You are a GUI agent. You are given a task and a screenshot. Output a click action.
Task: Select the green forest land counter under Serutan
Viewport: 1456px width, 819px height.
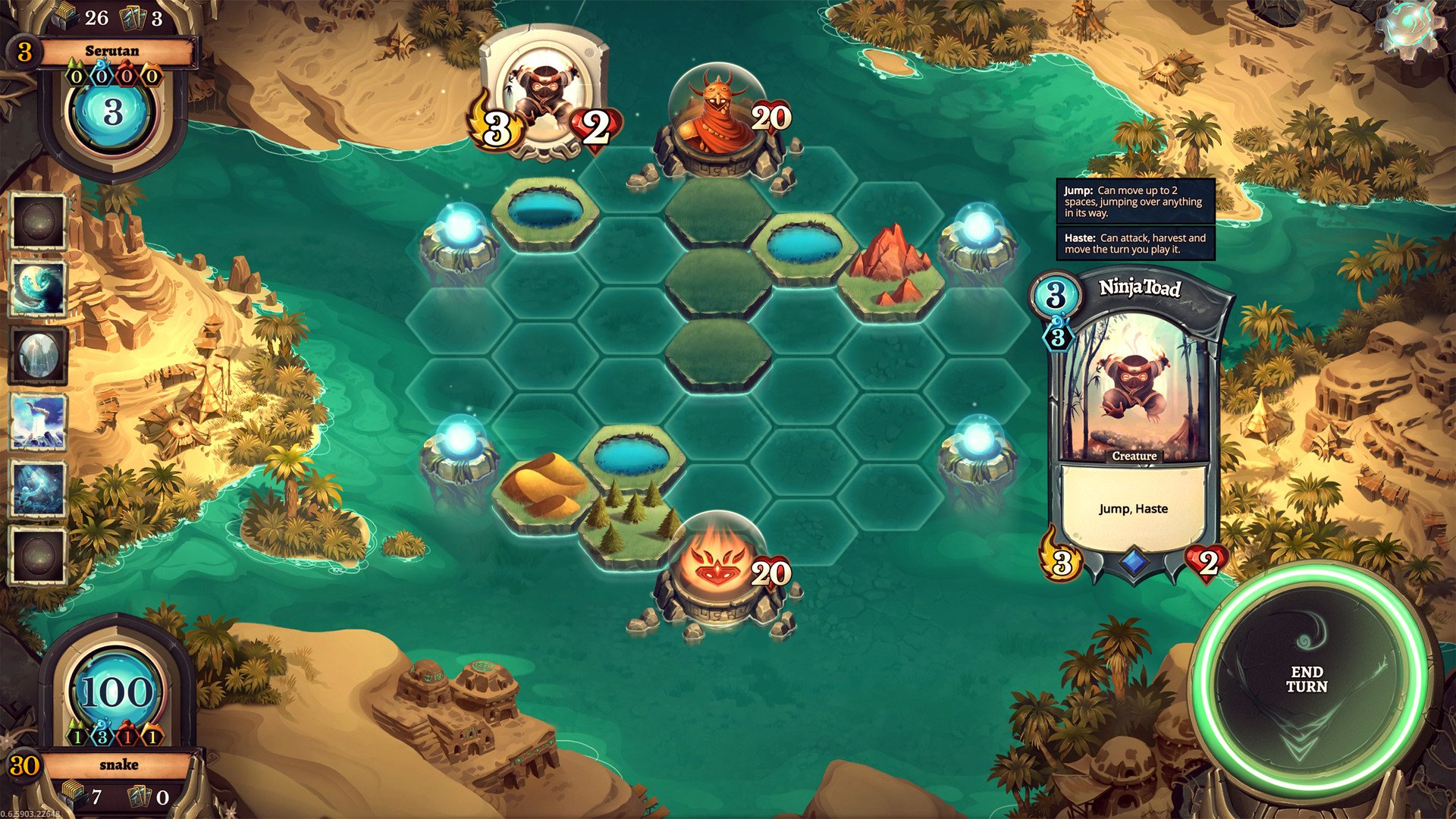click(x=75, y=76)
